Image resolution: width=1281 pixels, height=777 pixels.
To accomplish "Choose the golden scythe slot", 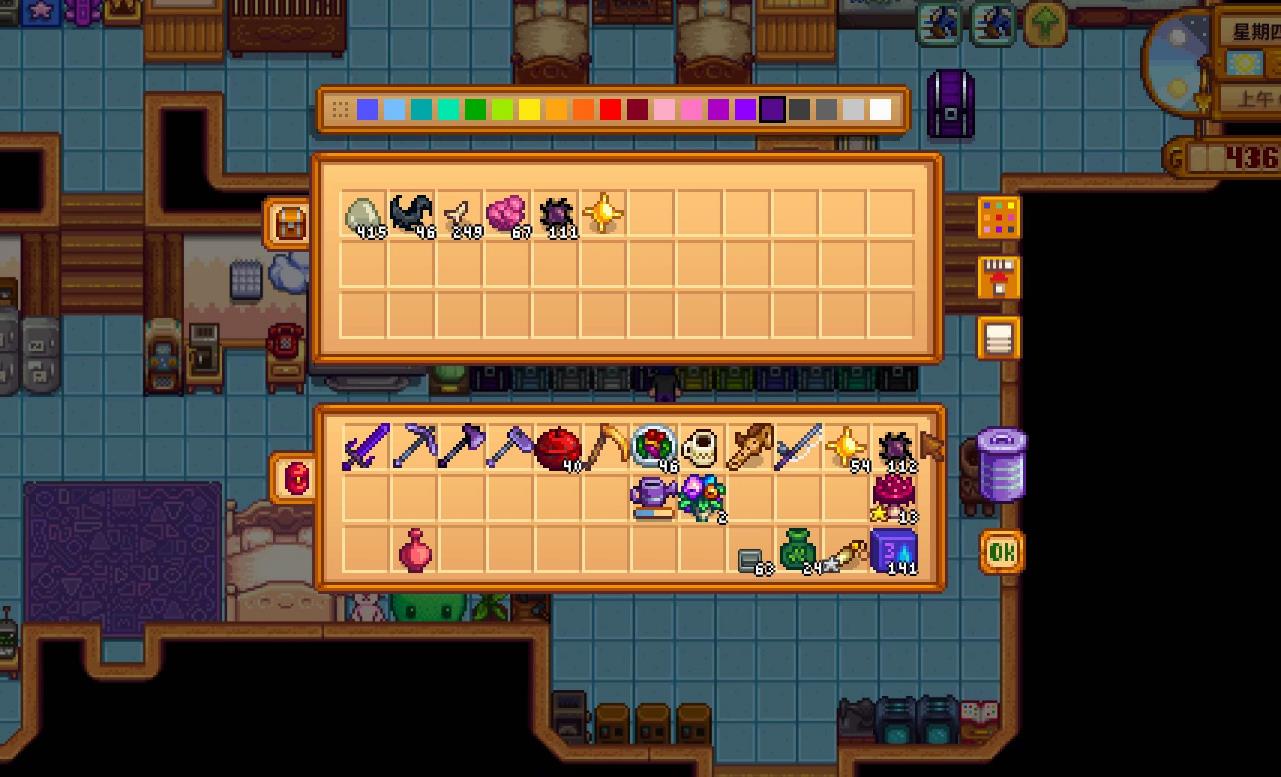I will pos(607,447).
